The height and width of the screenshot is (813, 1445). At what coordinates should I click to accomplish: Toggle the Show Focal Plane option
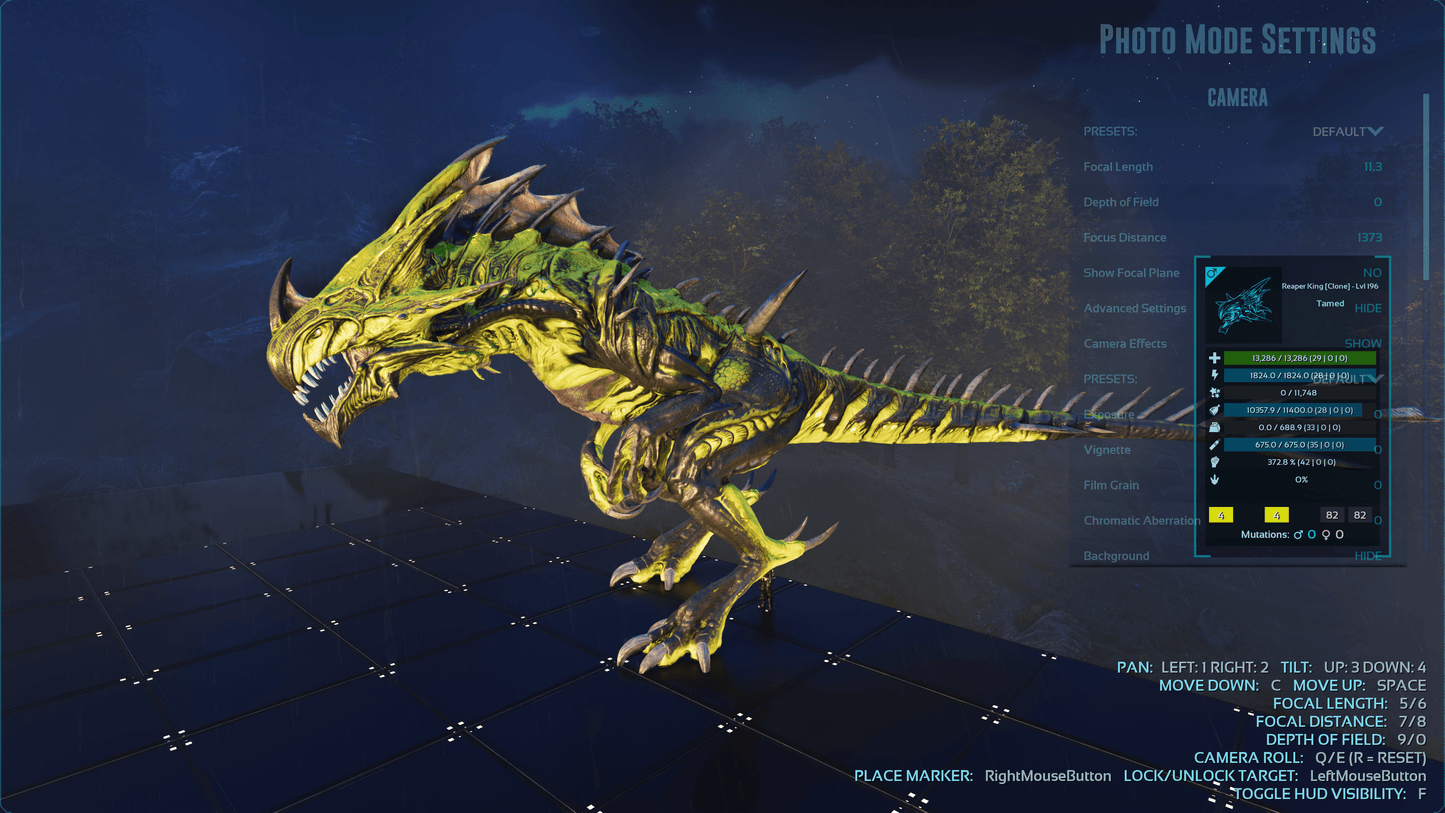click(1371, 272)
